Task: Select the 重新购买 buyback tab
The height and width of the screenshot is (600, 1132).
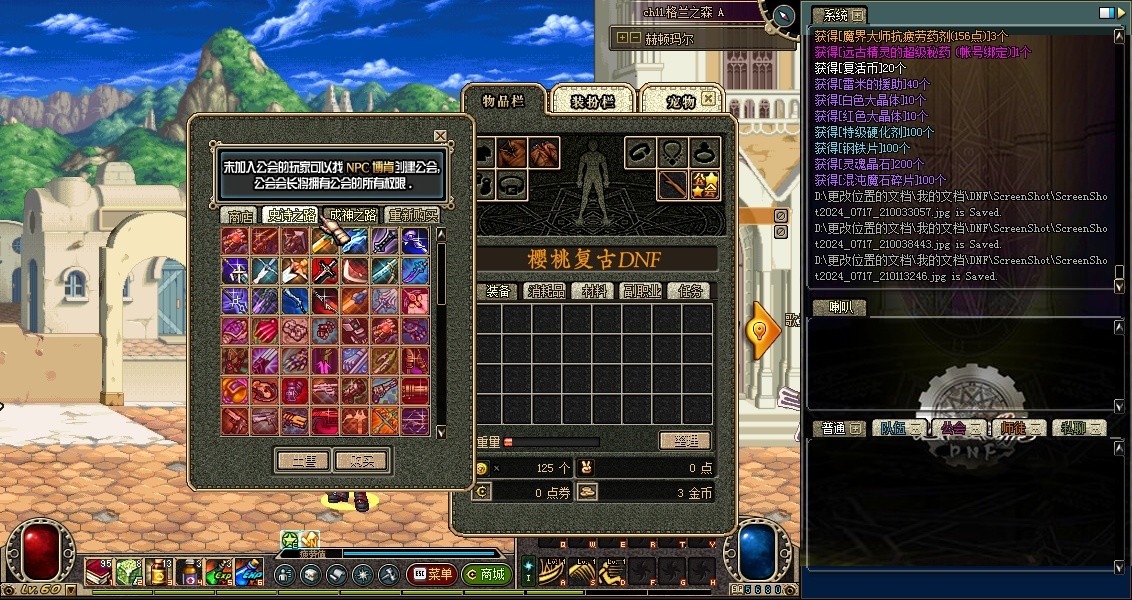Action: (x=413, y=215)
